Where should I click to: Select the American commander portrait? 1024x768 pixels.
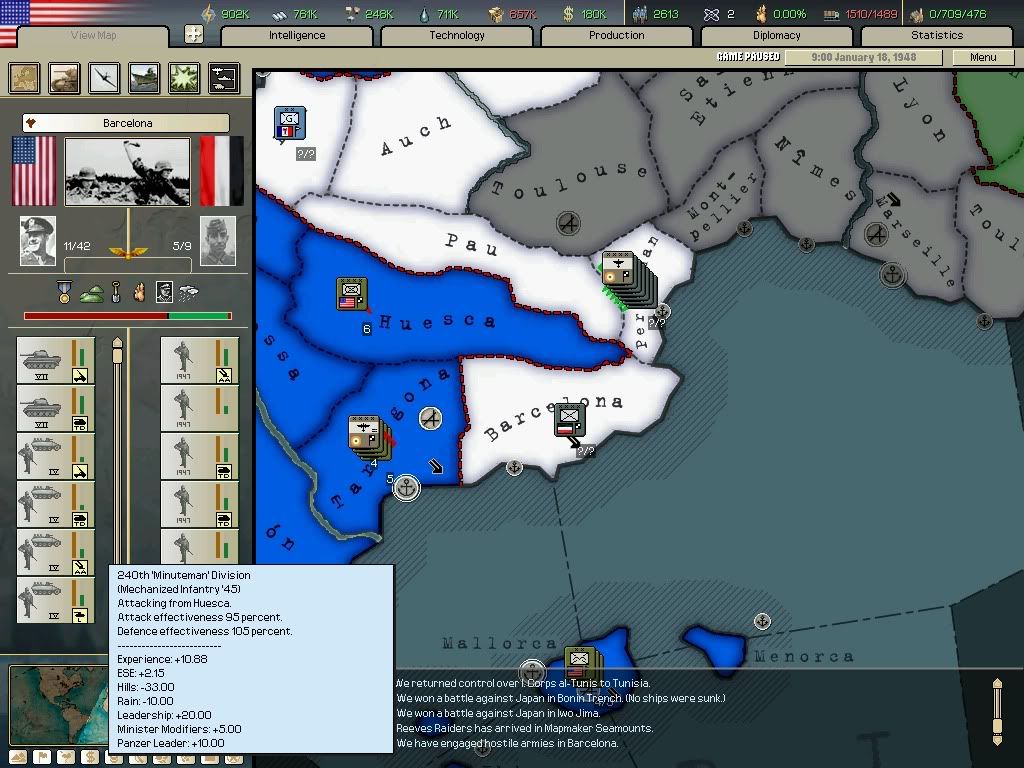click(38, 241)
